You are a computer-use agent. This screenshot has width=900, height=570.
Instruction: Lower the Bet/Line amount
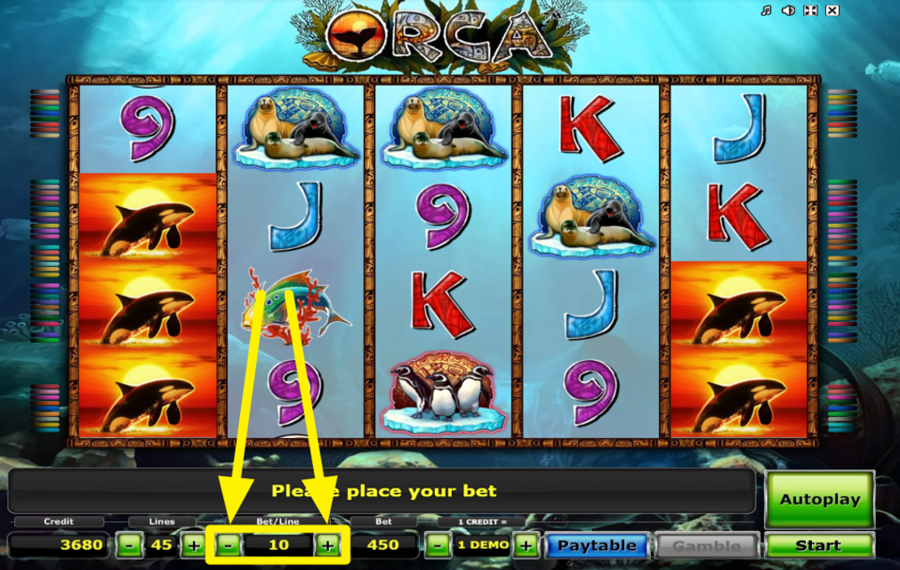coord(228,546)
